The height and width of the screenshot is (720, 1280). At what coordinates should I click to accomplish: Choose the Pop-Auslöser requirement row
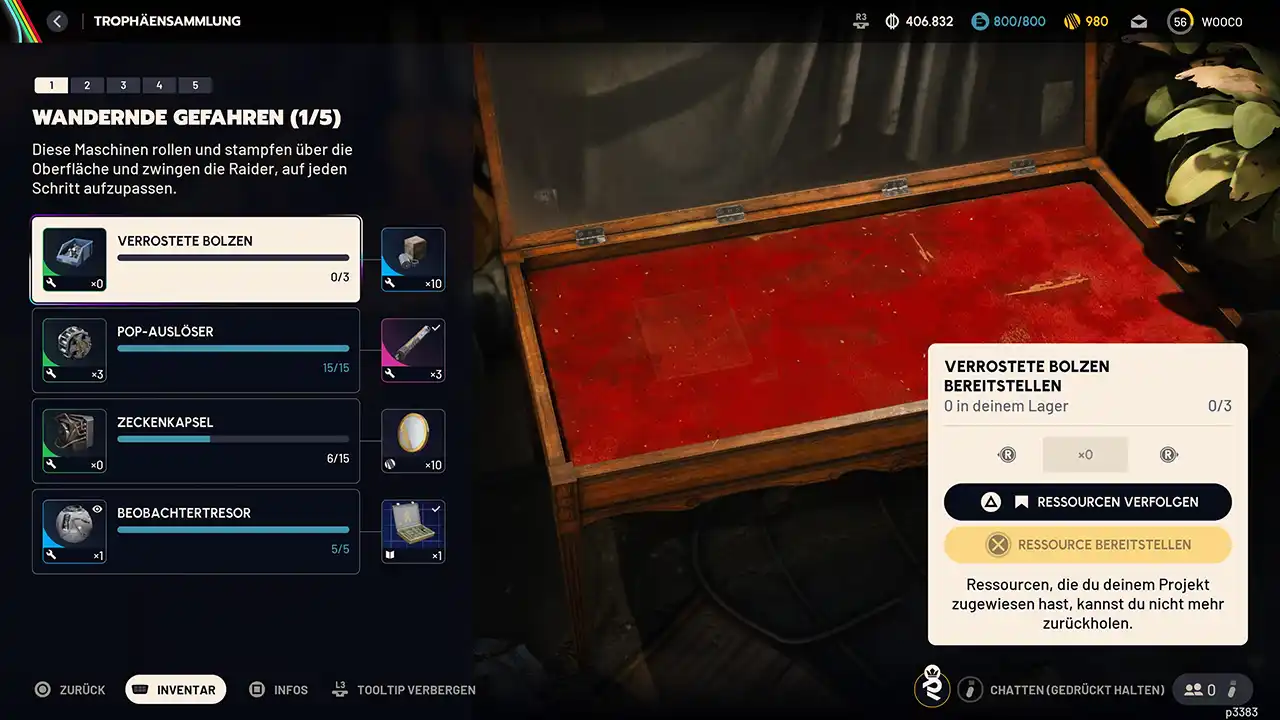(196, 350)
